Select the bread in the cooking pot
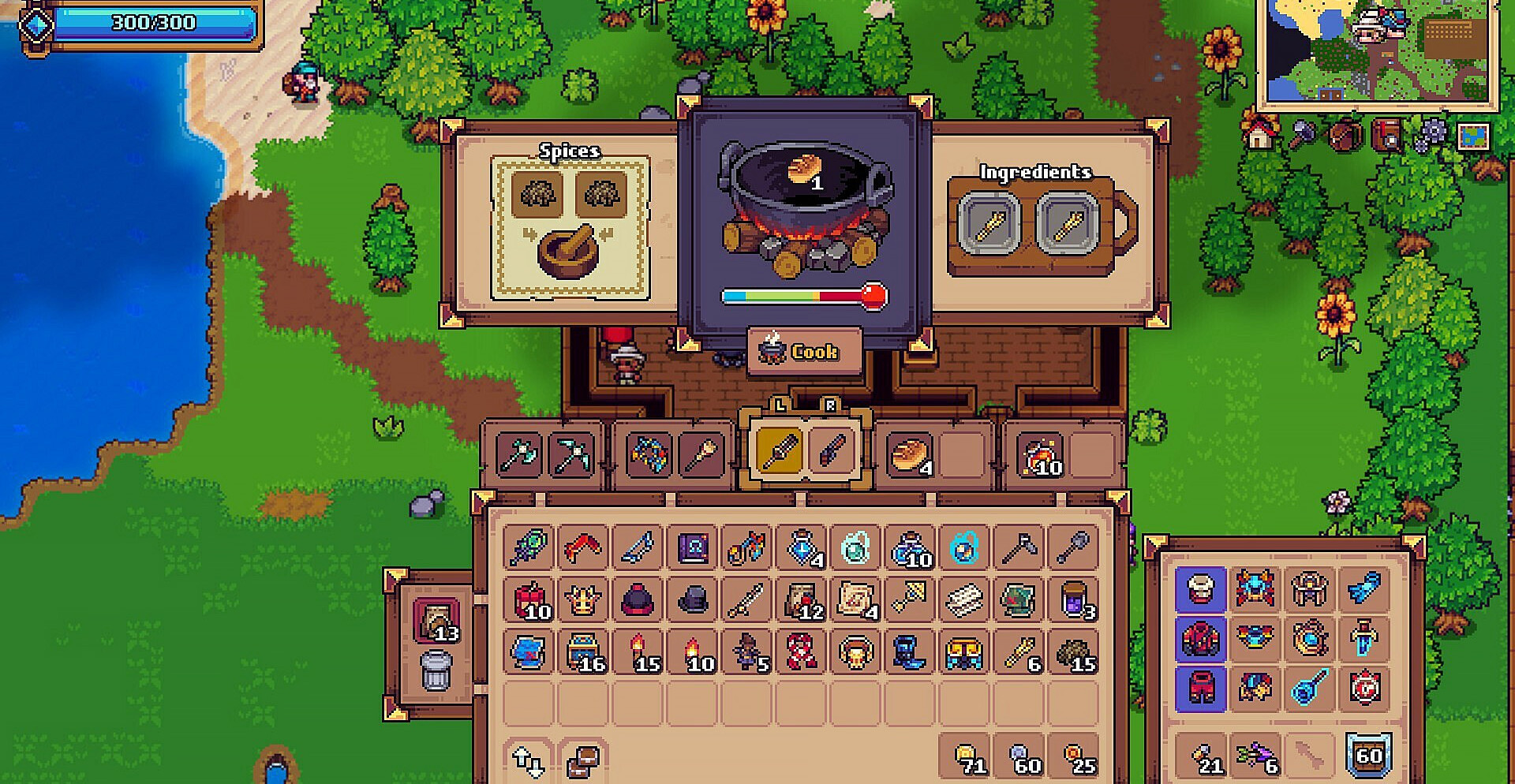This screenshot has height=784, width=1515. [805, 170]
